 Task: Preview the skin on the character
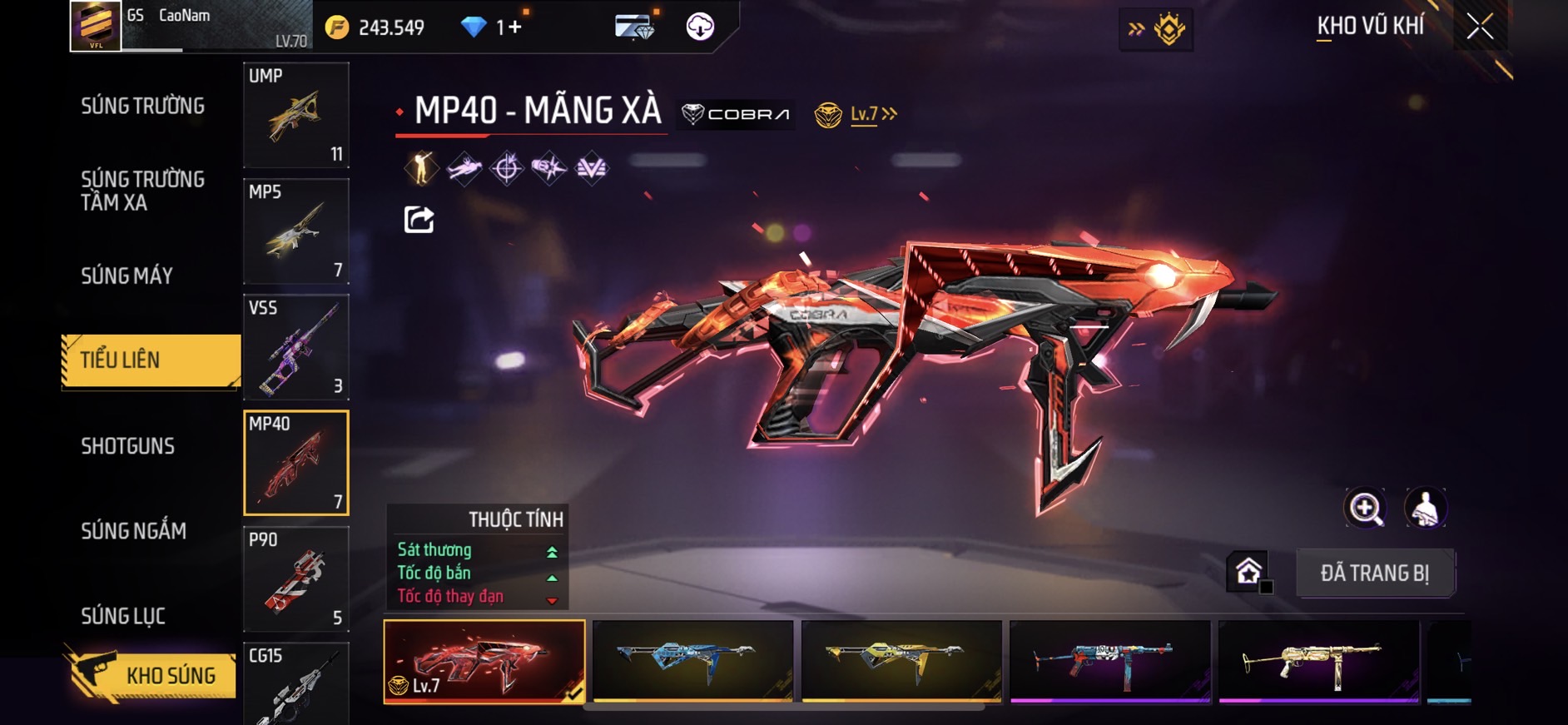1425,508
